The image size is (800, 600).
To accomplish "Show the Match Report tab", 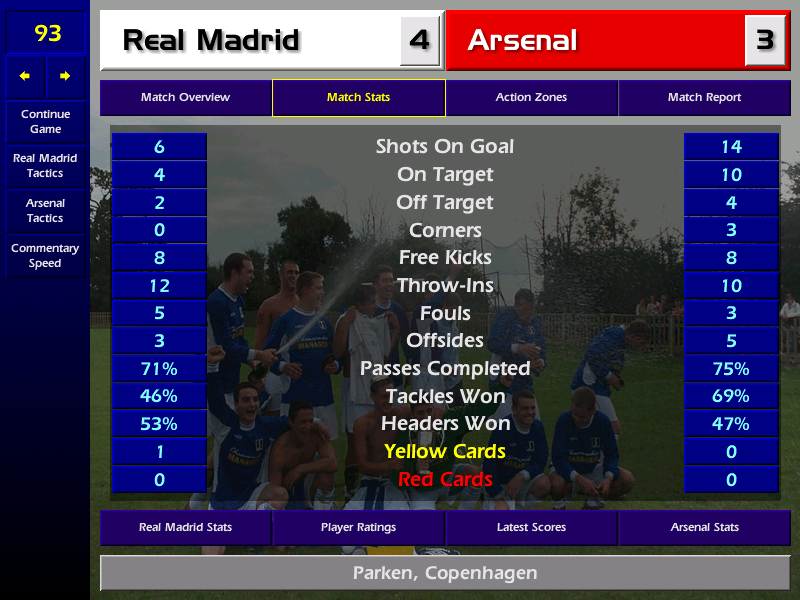I will pyautogui.click(x=704, y=98).
